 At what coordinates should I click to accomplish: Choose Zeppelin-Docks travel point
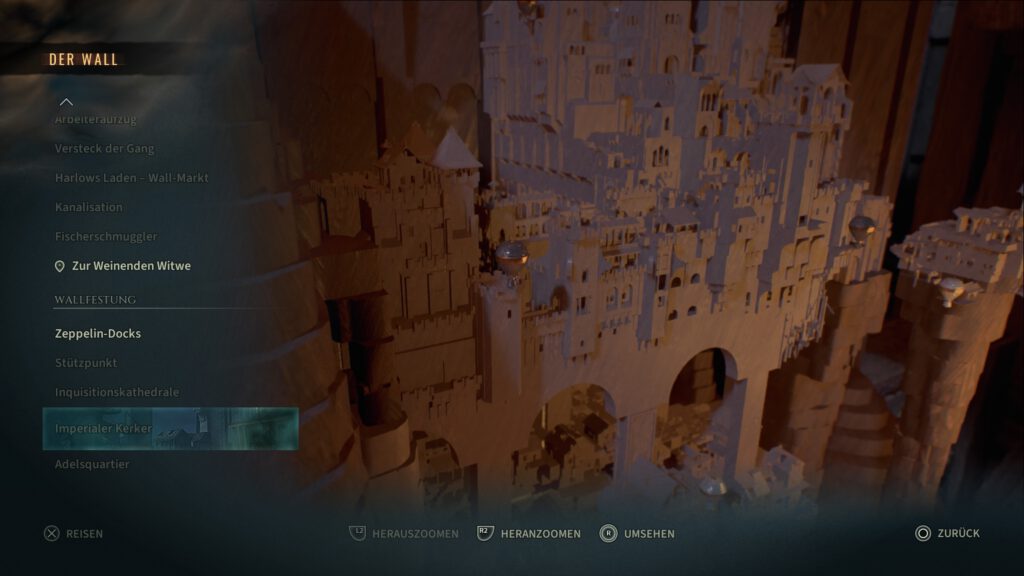coord(98,333)
